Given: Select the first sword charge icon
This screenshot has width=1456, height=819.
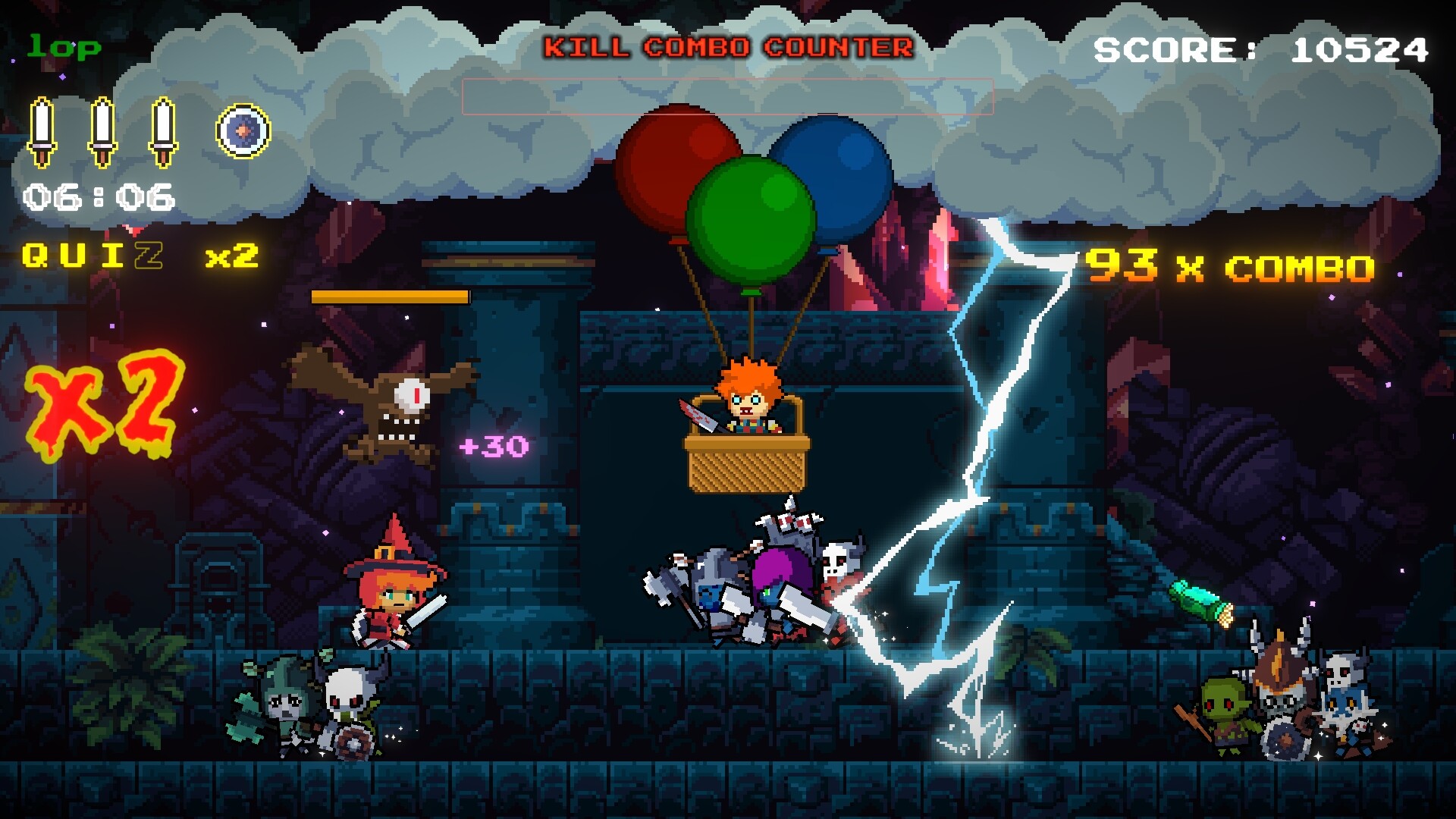Looking at the screenshot, I should point(42,129).
